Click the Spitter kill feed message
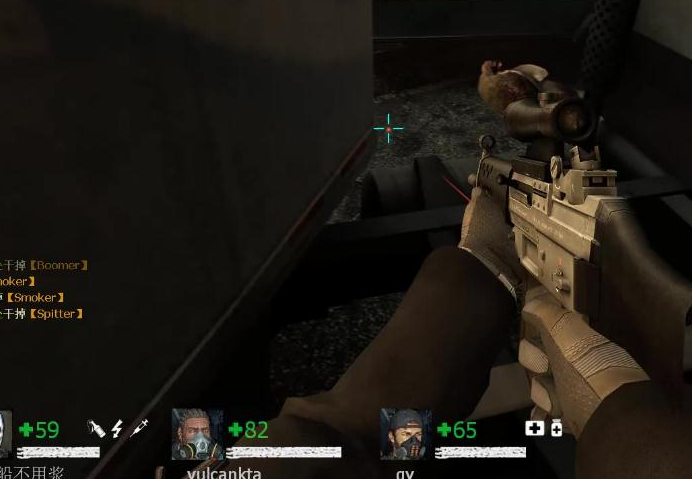 [42, 314]
